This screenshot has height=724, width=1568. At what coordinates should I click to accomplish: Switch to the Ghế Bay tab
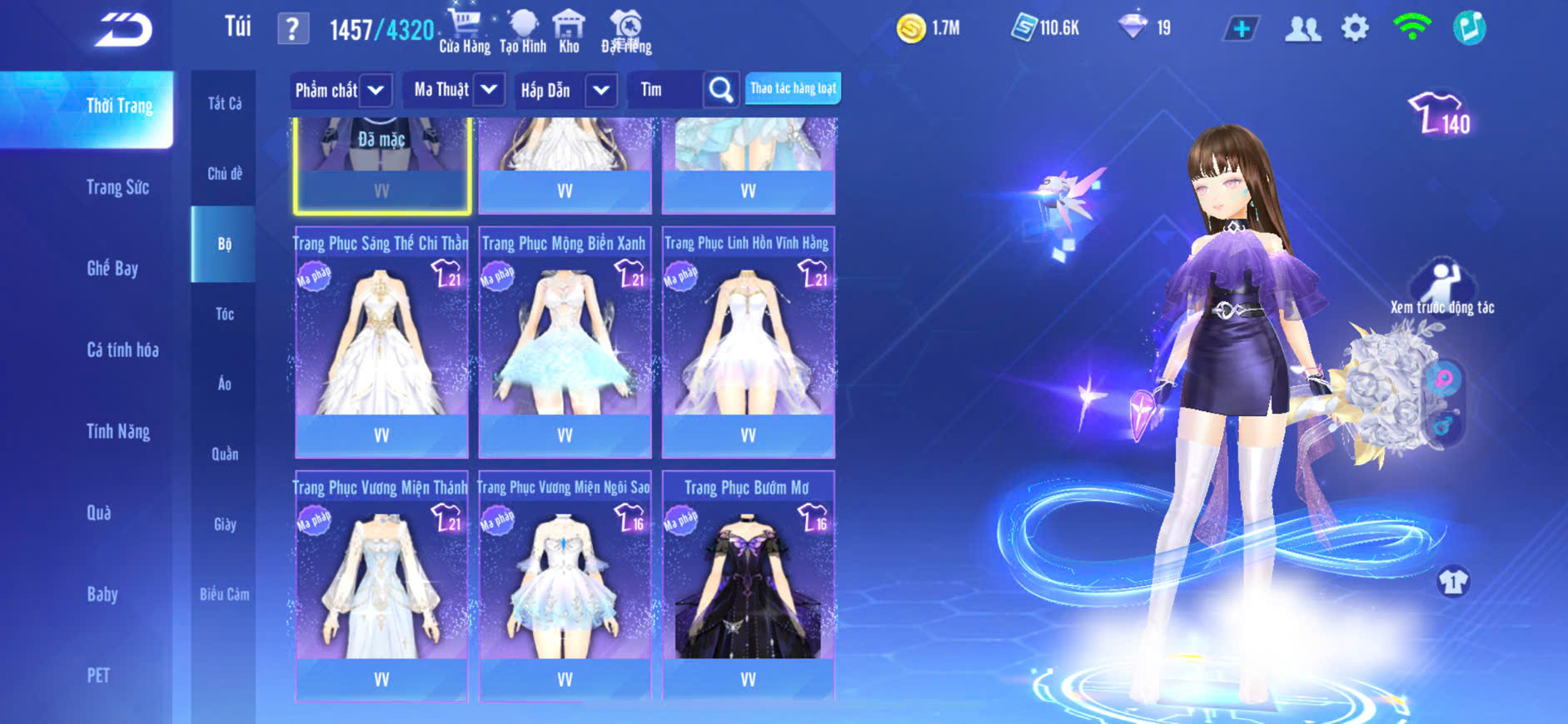[112, 268]
